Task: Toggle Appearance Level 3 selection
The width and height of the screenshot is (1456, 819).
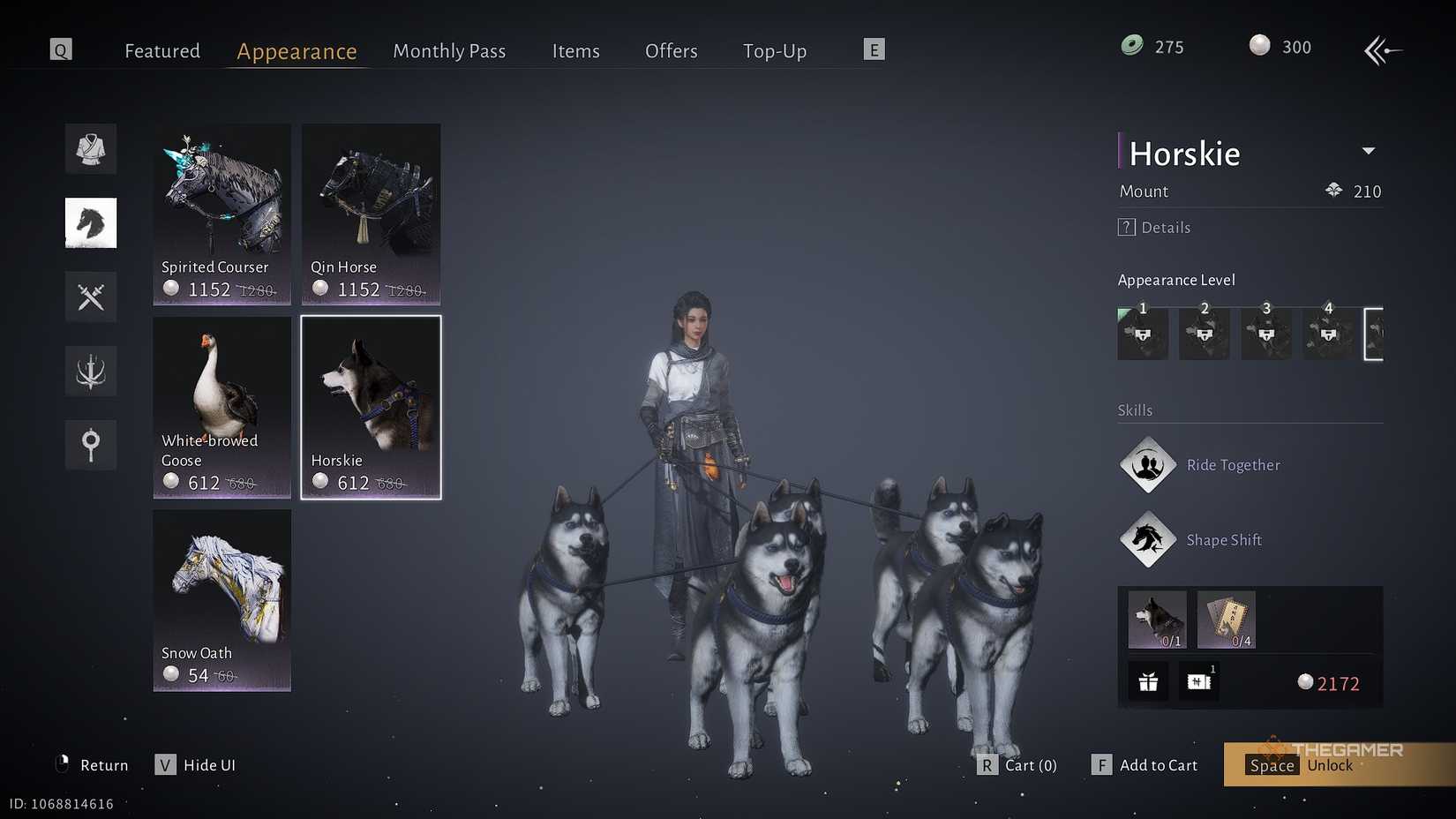Action: pos(1266,334)
